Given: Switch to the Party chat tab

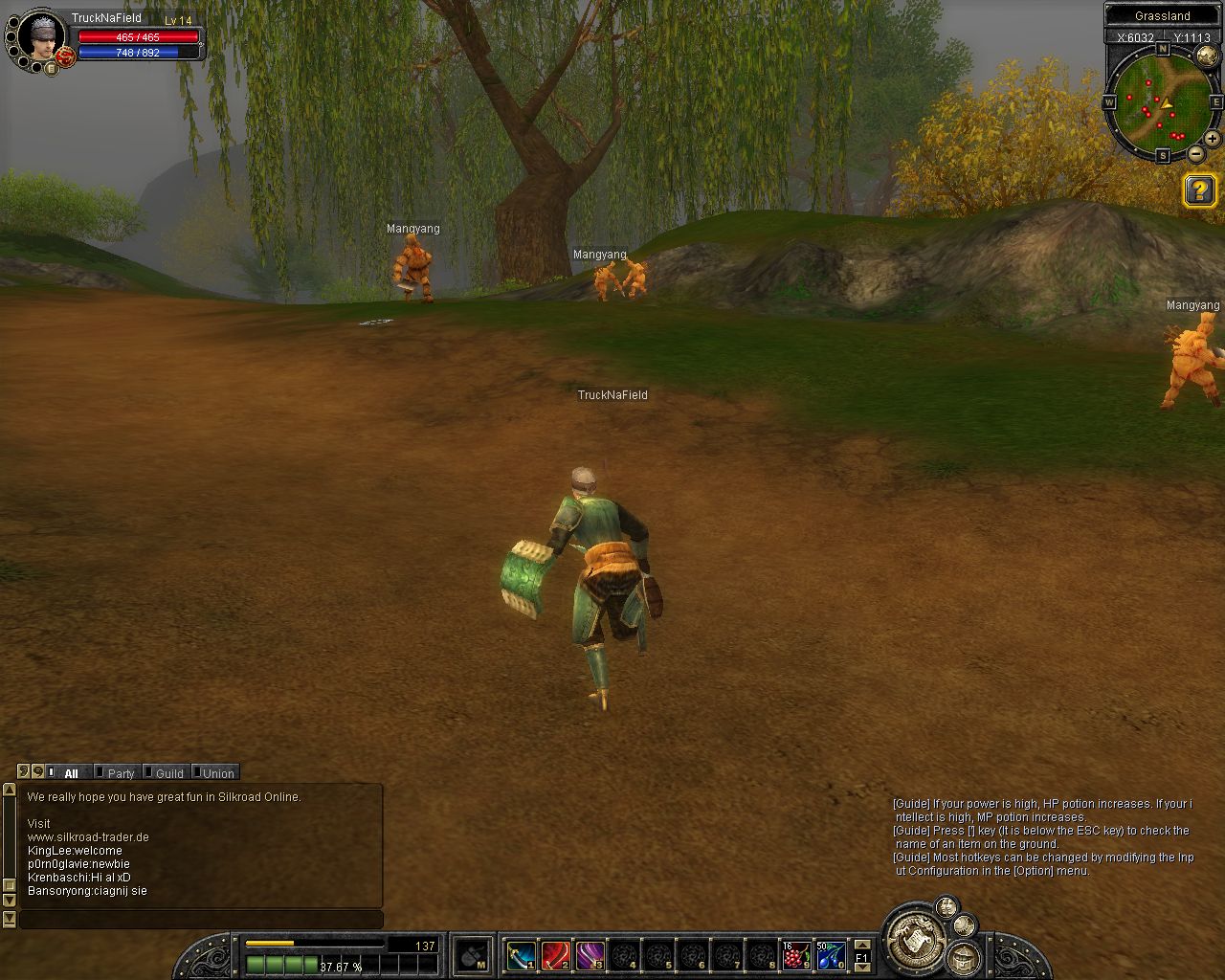Looking at the screenshot, I should tap(121, 773).
